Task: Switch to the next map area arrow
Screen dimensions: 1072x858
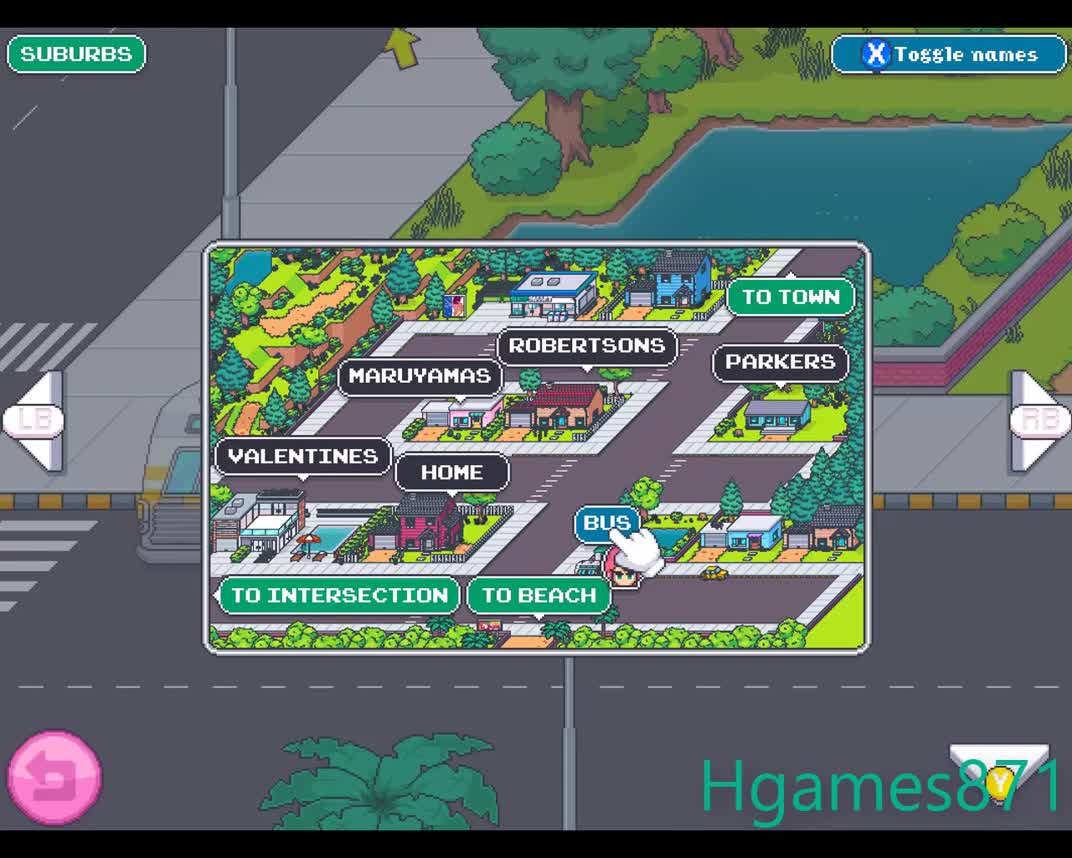Action: pos(1038,420)
